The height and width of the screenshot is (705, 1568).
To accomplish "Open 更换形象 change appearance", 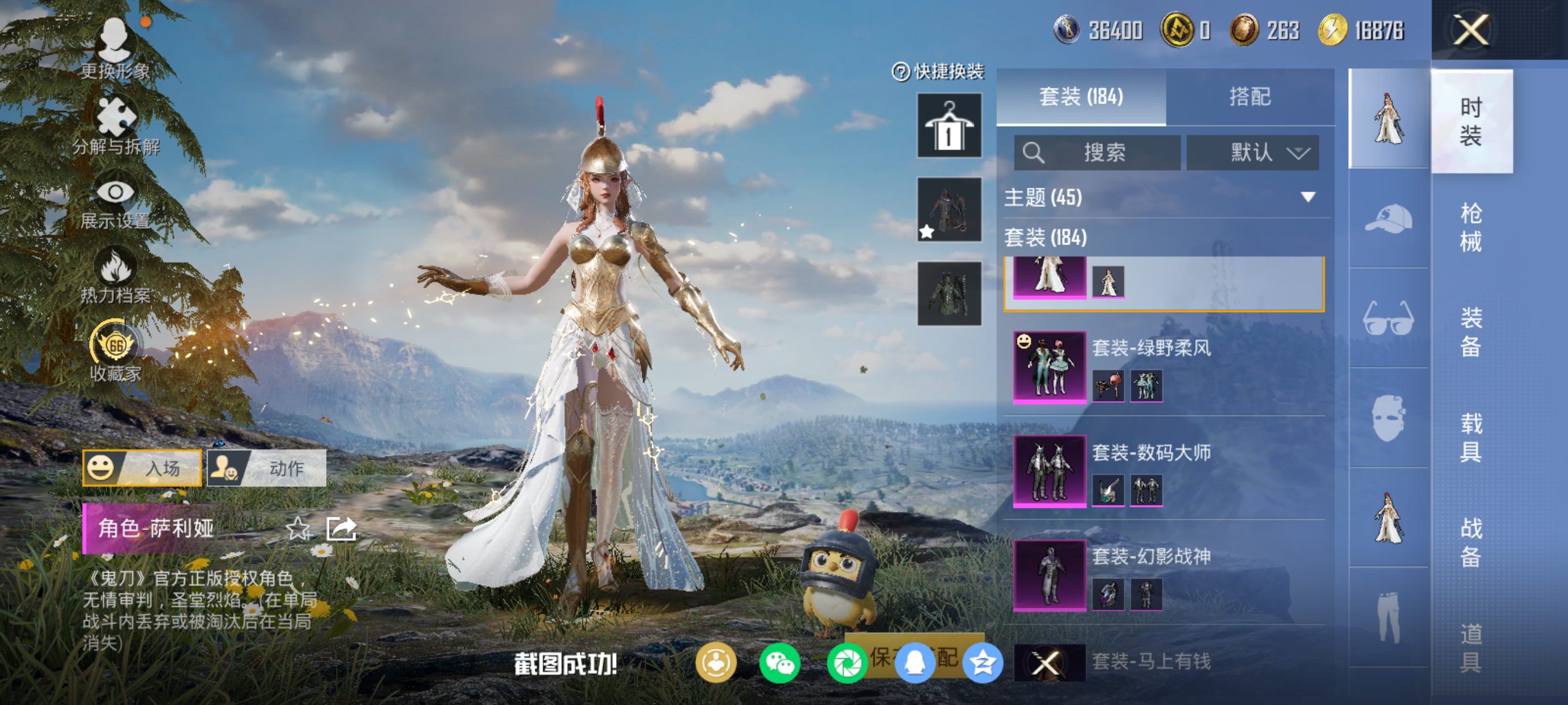I will [115, 50].
